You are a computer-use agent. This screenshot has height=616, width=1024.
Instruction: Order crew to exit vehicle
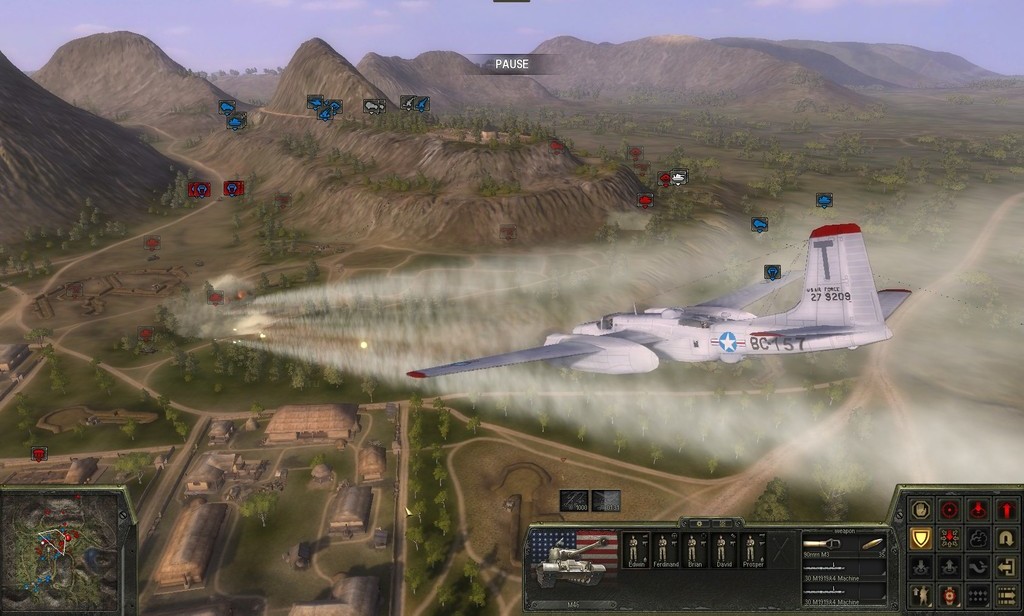click(1005, 567)
